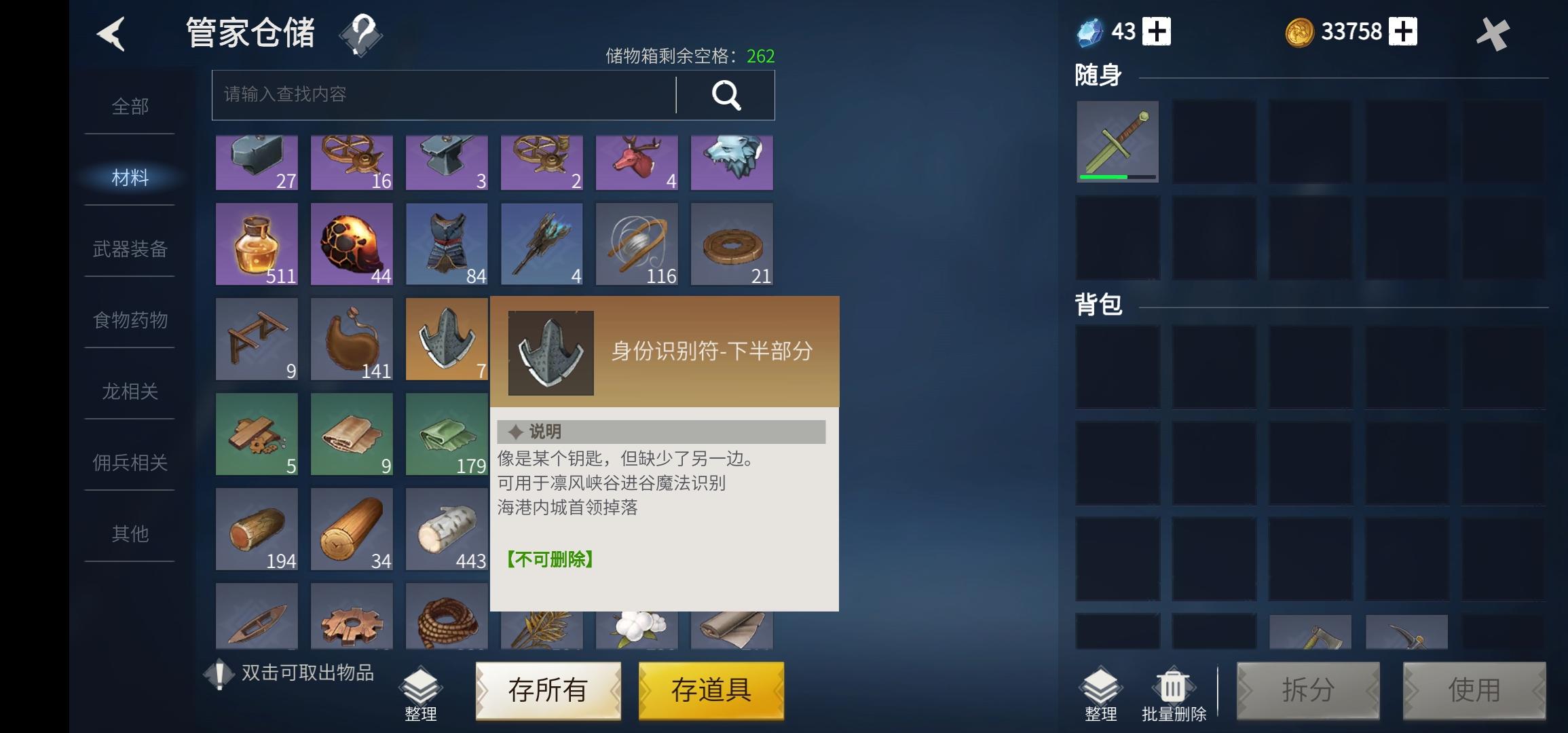
Task: Select the deer head material with count 4
Action: click(x=637, y=162)
